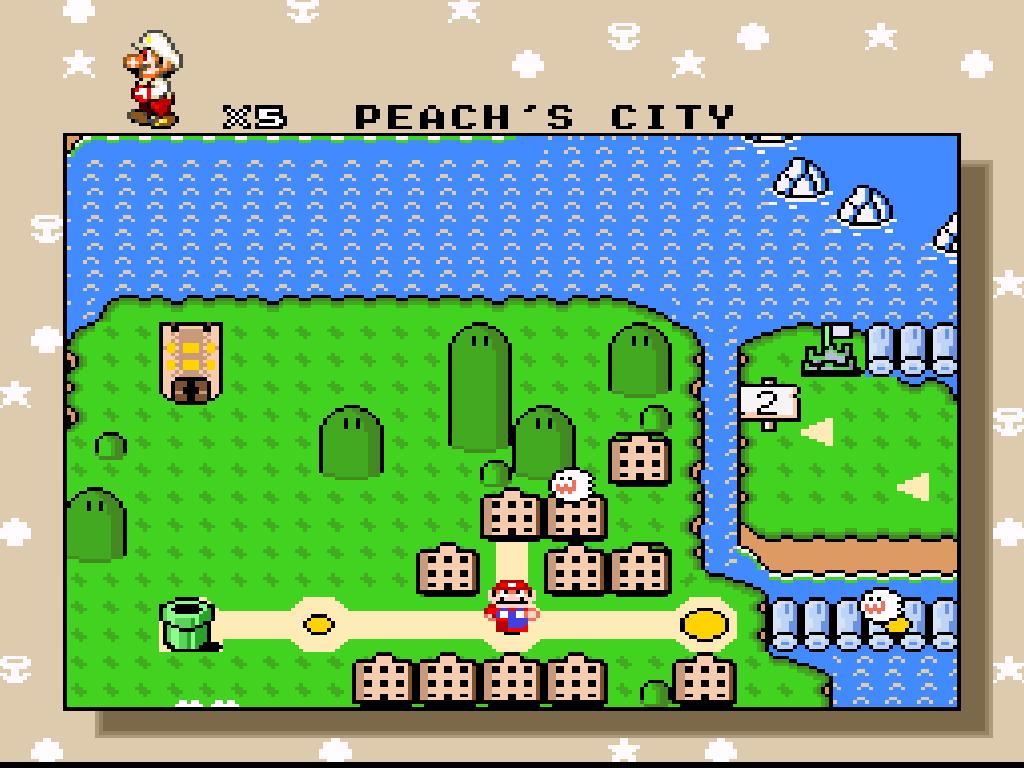Select the ruined castle by sign 2

831,350
